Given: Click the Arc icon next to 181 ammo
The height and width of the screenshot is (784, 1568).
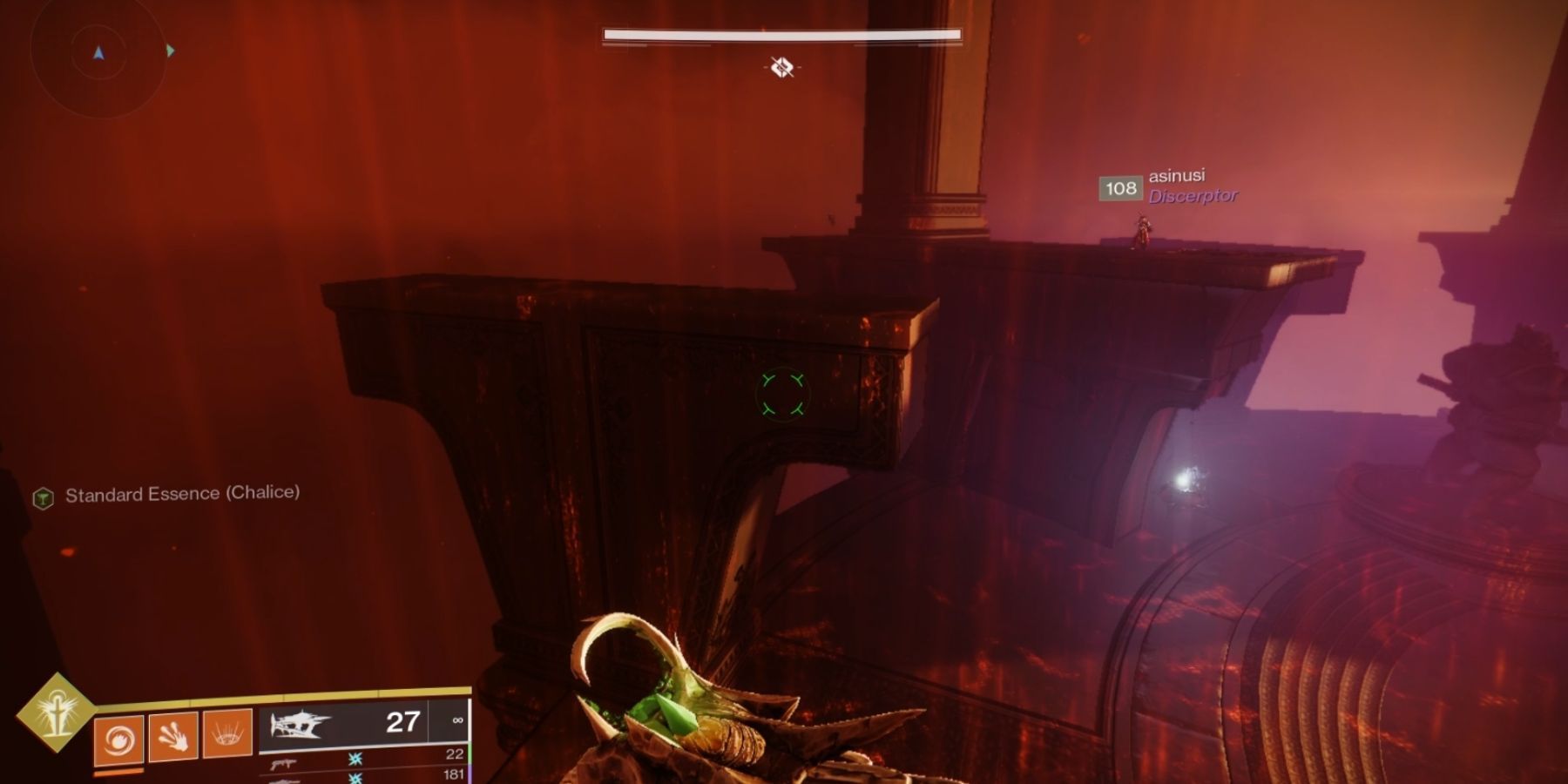Looking at the screenshot, I should pyautogui.click(x=354, y=781).
